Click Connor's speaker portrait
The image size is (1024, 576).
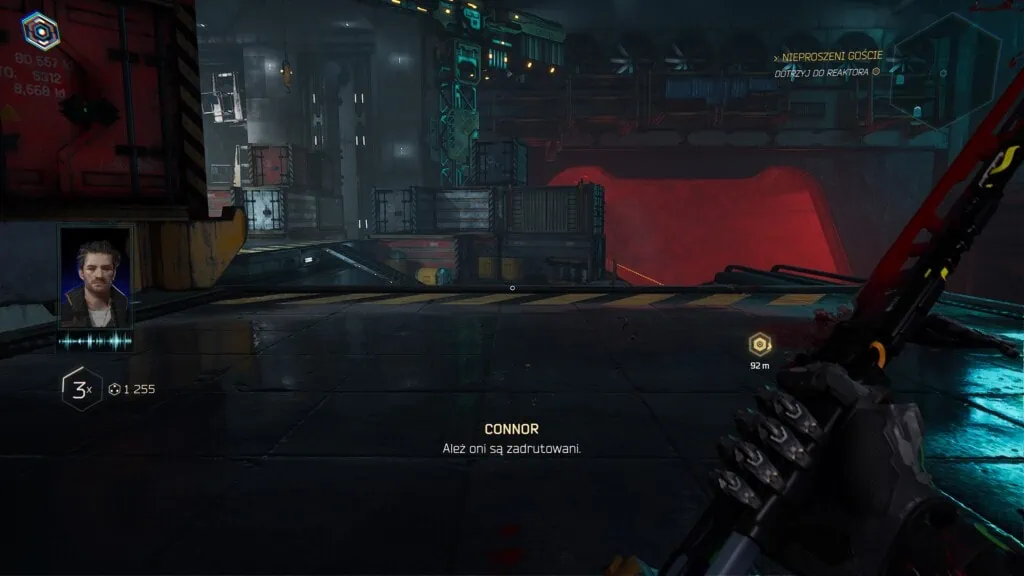coord(95,277)
